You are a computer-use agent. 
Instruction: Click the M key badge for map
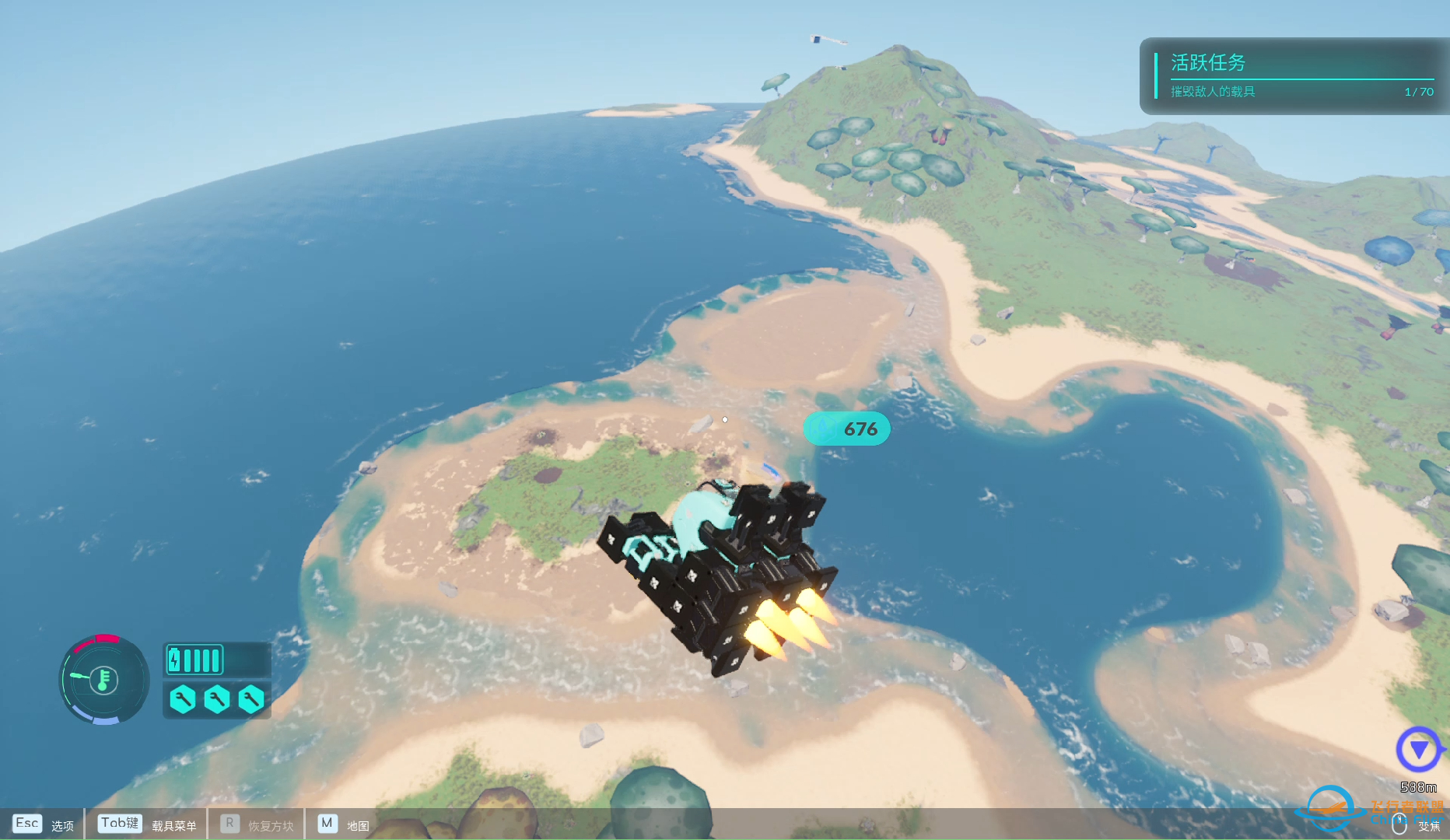coord(327,823)
